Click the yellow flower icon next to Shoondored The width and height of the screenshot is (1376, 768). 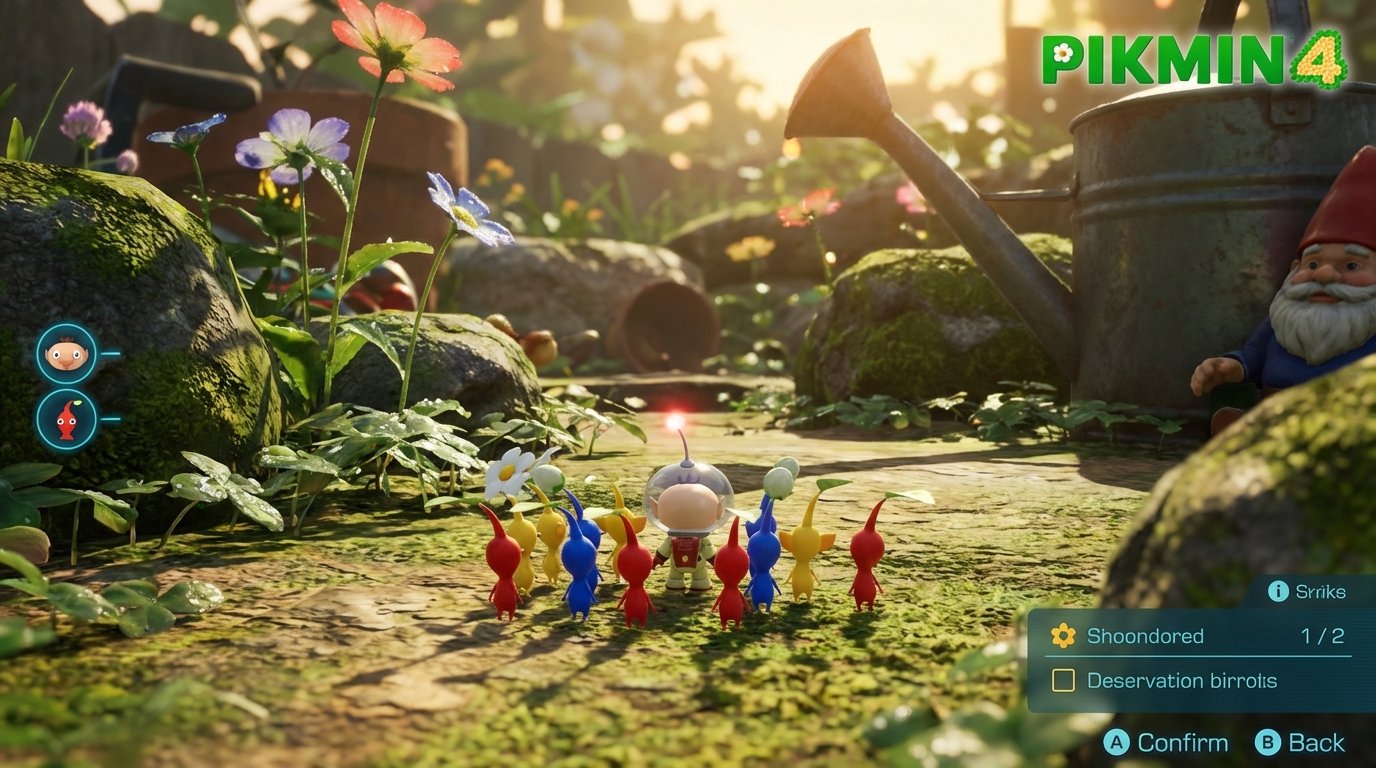coord(1061,635)
